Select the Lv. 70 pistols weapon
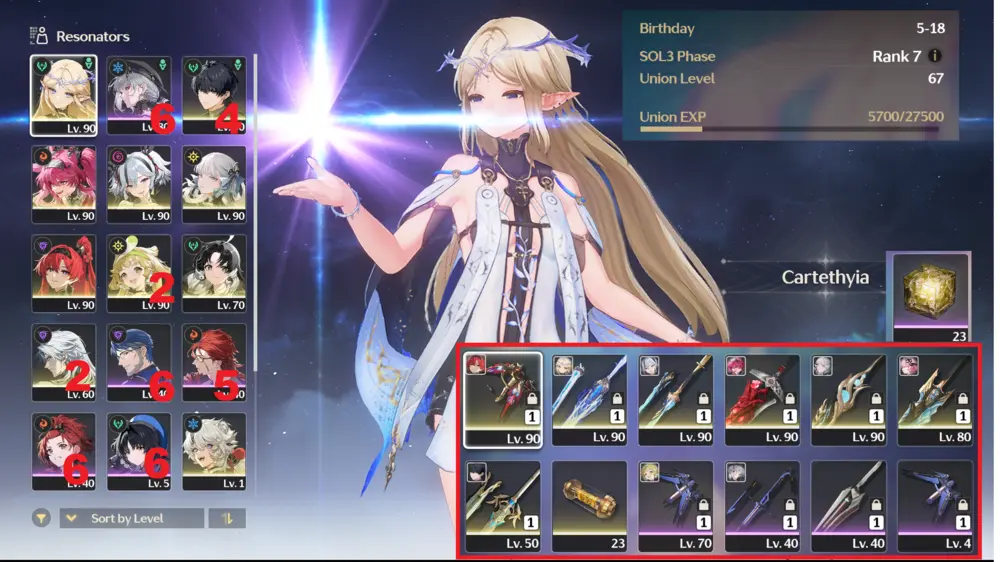The width and height of the screenshot is (1000, 562). point(675,506)
